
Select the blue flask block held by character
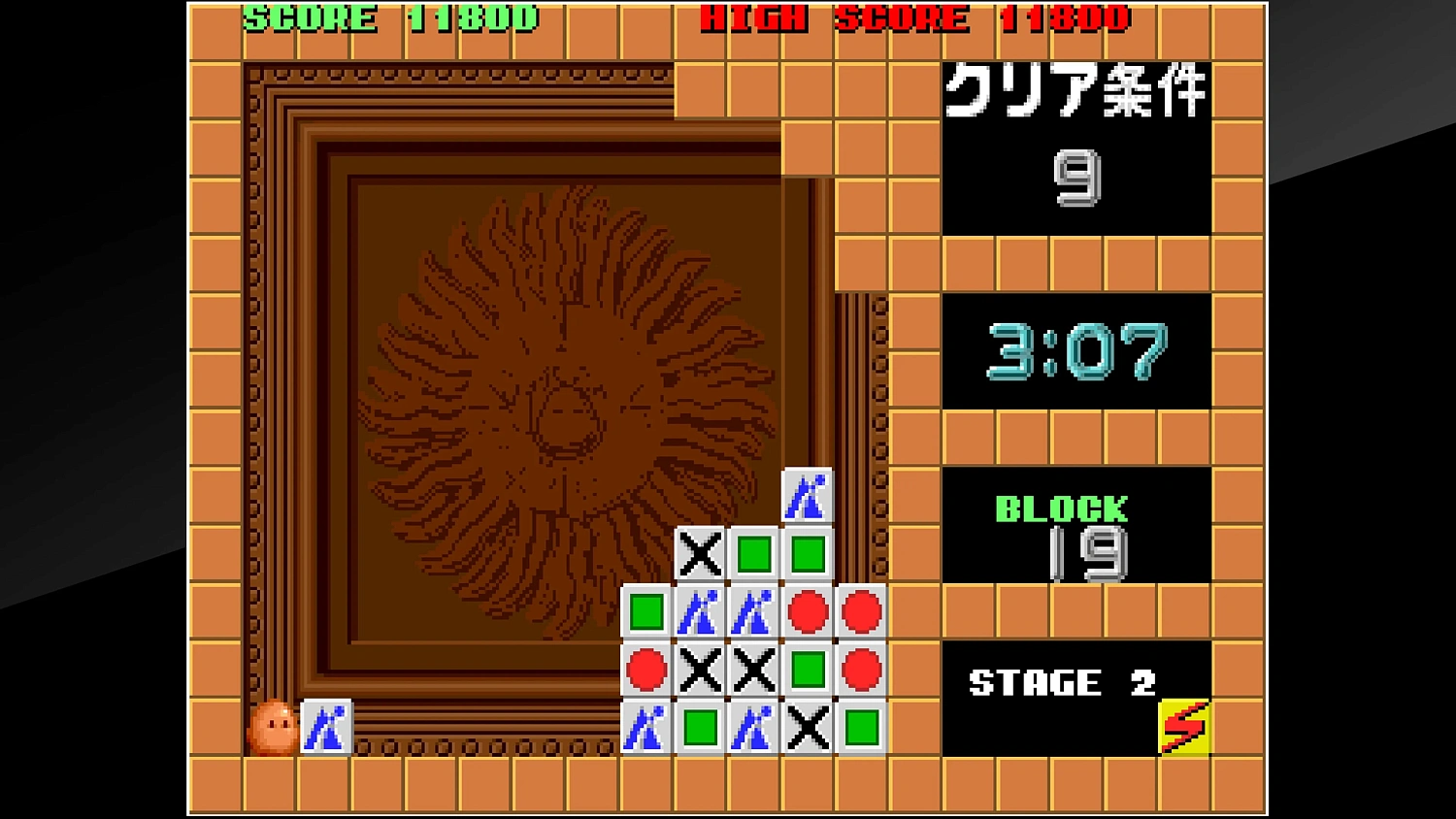point(325,728)
